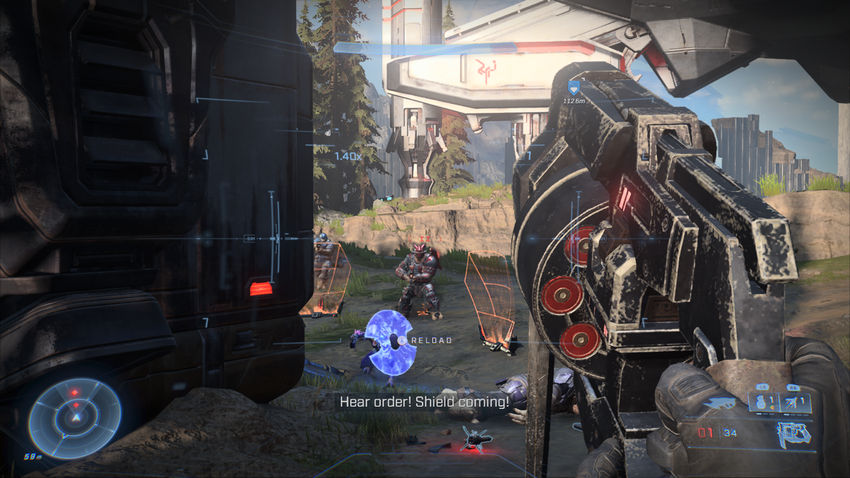Click the circular motion tracker radar
This screenshot has width=850, height=478.
pyautogui.click(x=74, y=417)
